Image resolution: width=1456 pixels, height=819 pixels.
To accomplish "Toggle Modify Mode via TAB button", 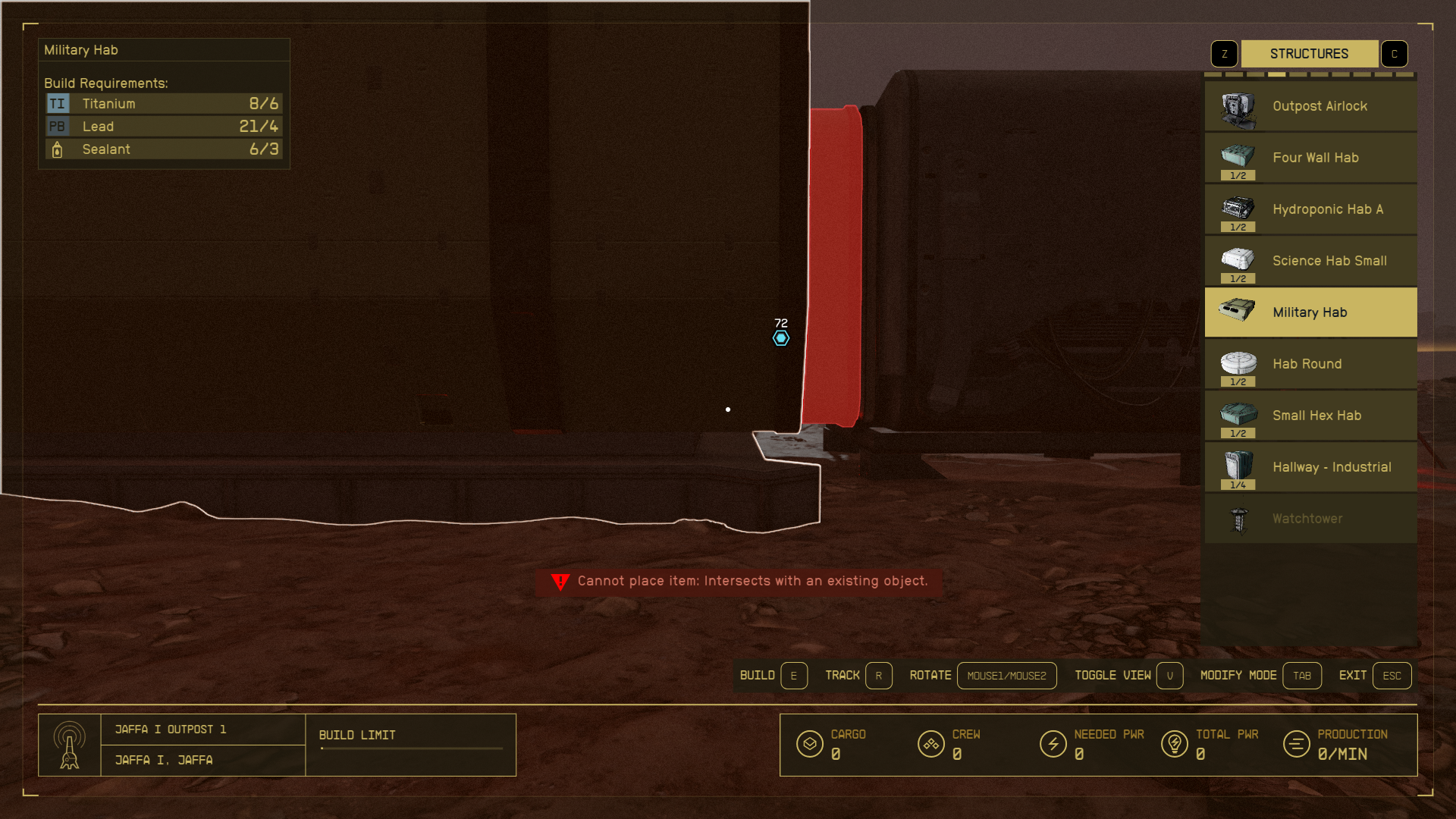I will (x=1302, y=675).
